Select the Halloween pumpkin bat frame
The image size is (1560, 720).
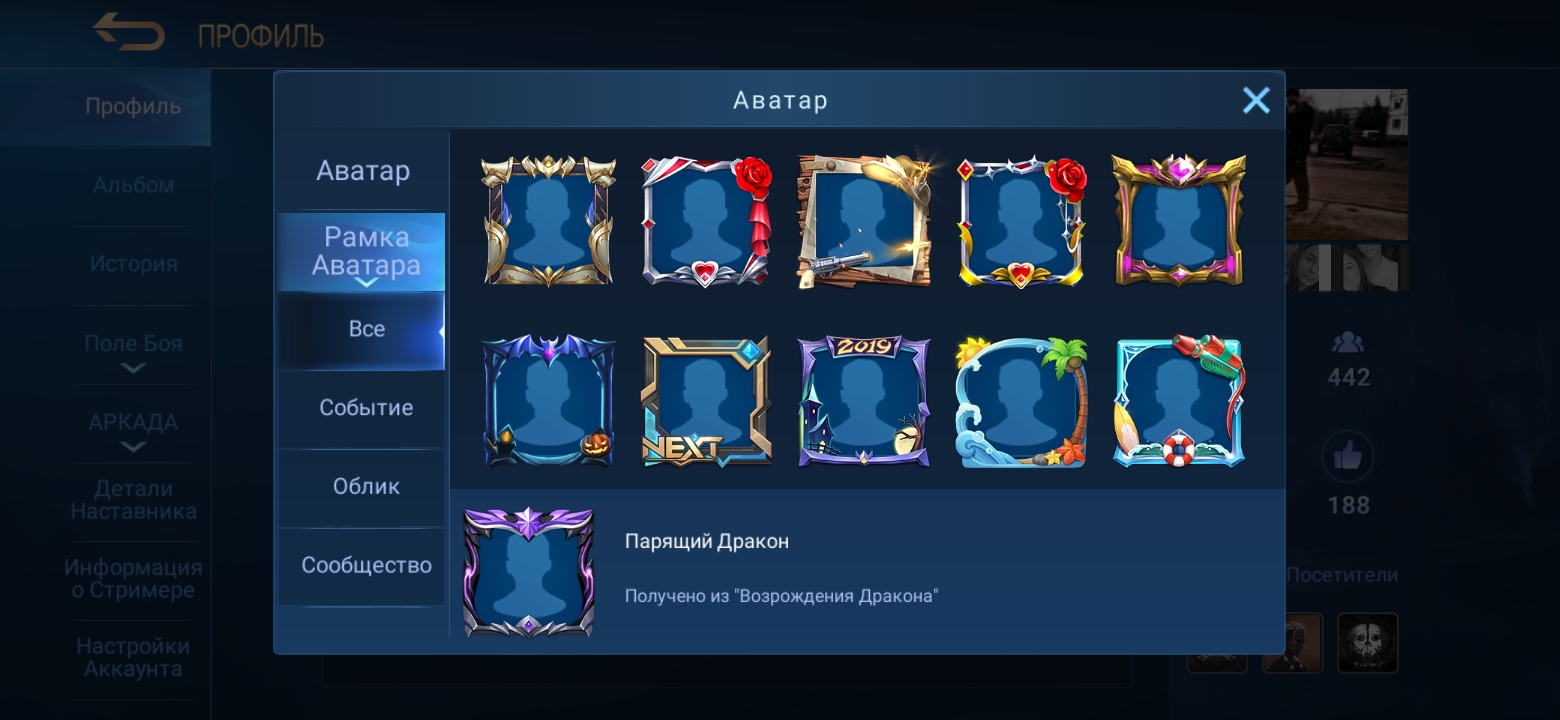coord(548,400)
